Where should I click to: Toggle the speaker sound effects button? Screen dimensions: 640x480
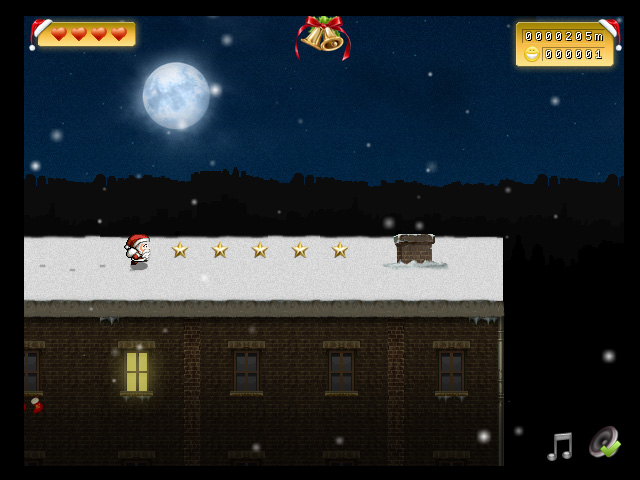pyautogui.click(x=604, y=442)
